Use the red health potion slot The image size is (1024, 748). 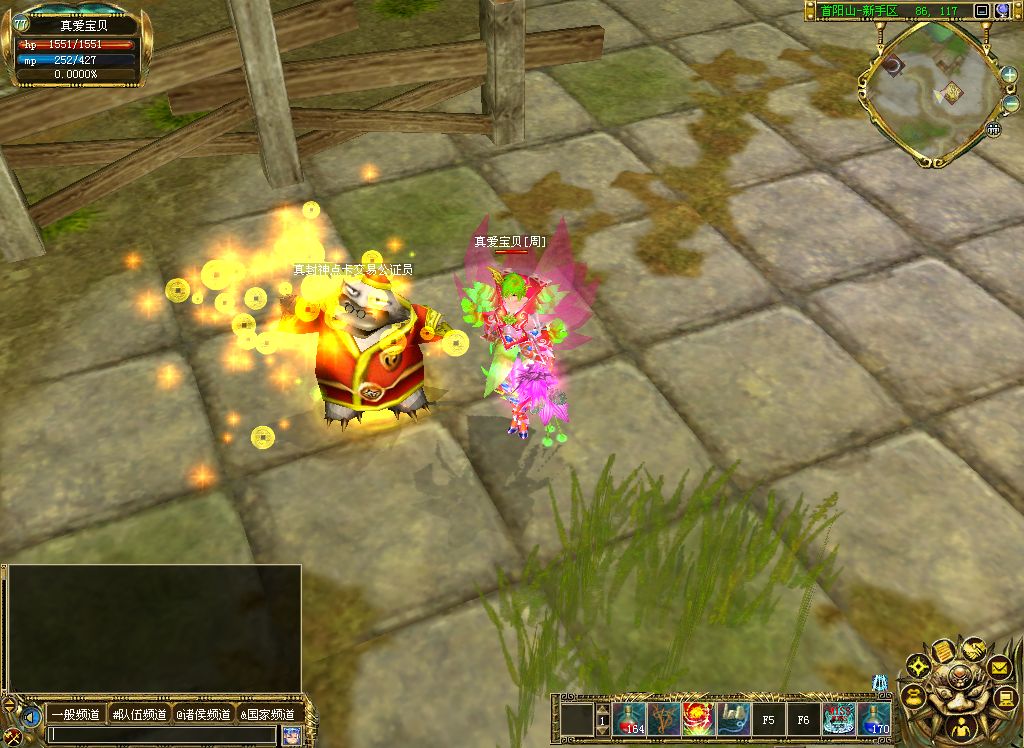coord(630,719)
